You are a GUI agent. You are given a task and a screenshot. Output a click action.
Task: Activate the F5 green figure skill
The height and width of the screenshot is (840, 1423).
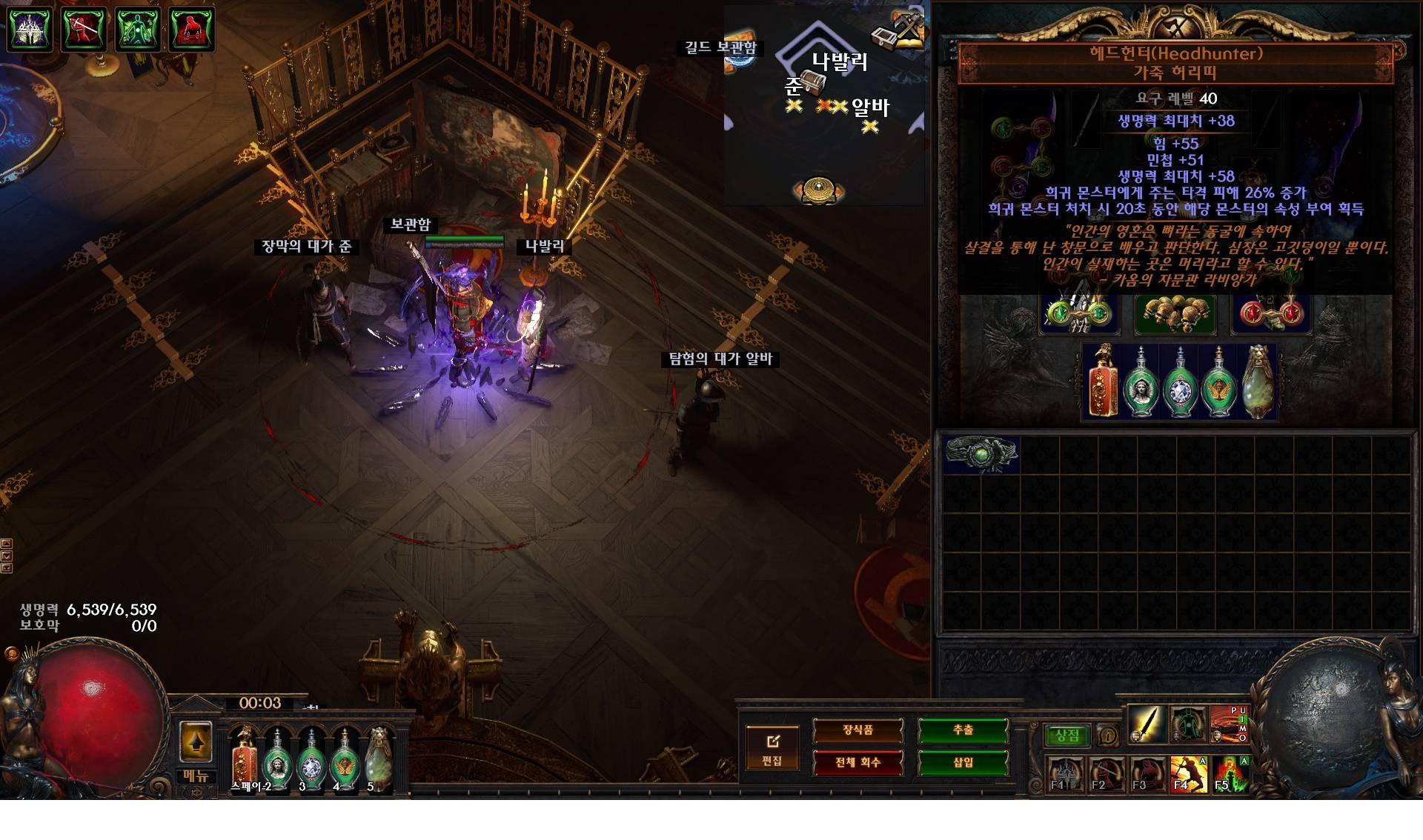pos(1230,773)
